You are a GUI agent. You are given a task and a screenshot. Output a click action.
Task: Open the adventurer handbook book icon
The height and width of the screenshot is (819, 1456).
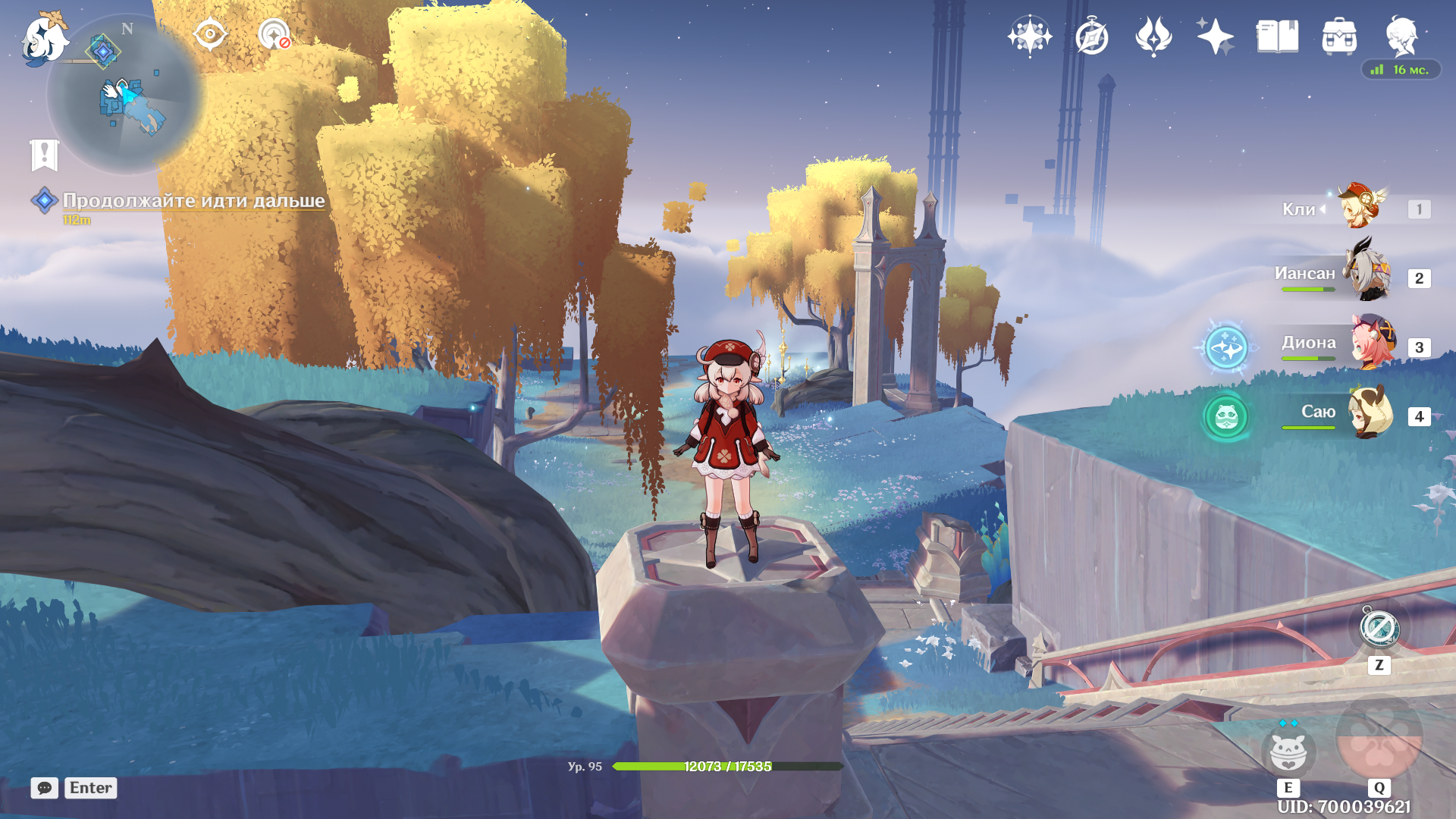pos(1277,36)
